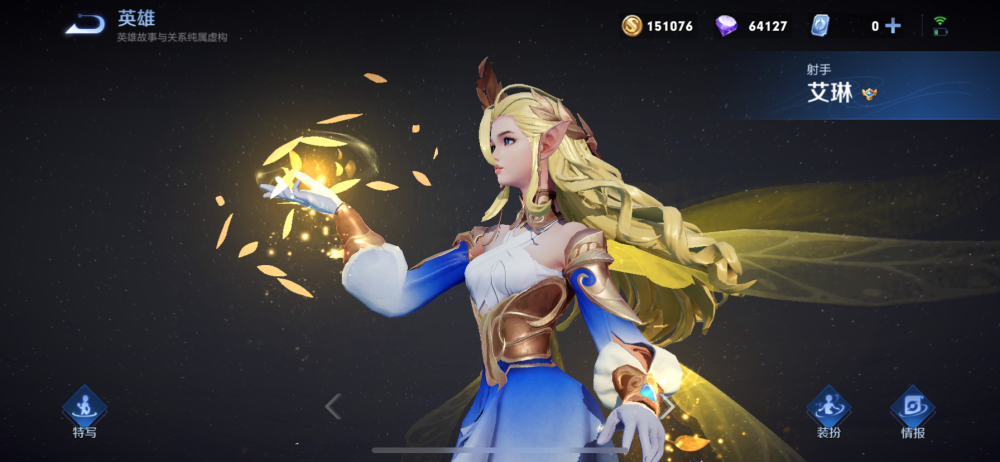Go back using the return arrow

tap(85, 25)
